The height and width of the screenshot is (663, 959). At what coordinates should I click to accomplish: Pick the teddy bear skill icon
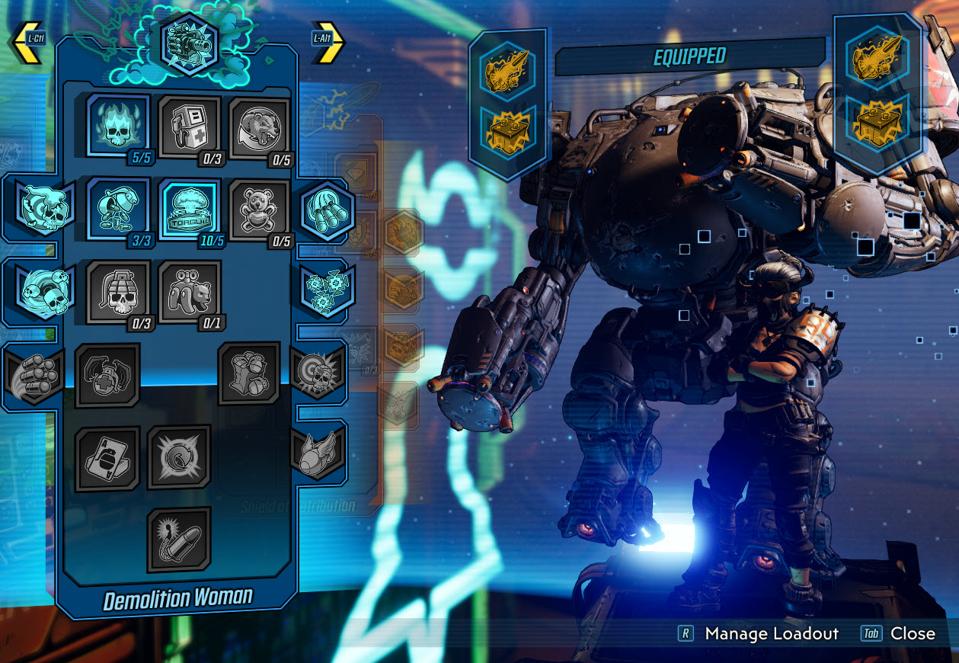(x=259, y=210)
